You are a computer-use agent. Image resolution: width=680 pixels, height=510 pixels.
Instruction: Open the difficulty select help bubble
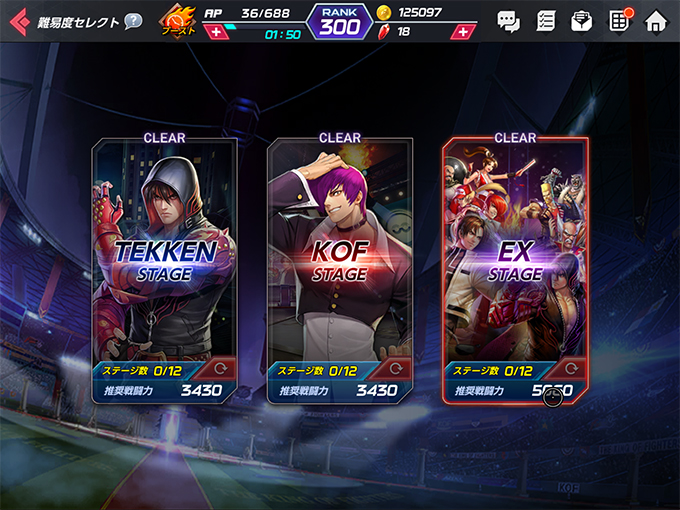click(x=133, y=21)
